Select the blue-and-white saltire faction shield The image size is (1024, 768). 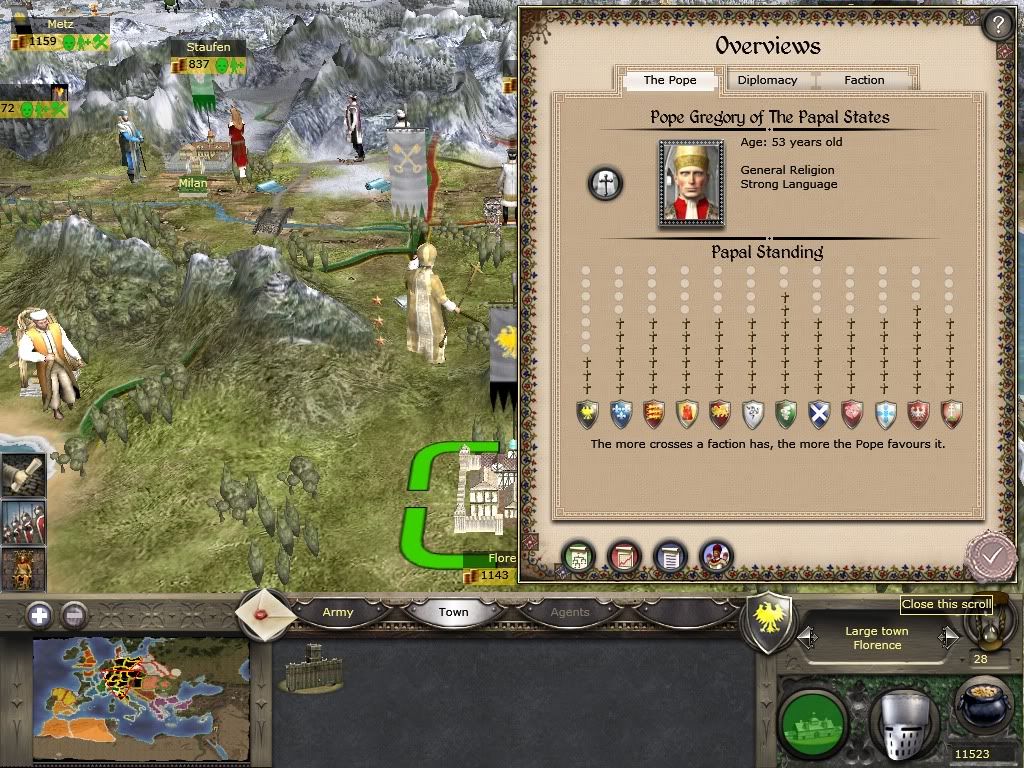tap(819, 413)
